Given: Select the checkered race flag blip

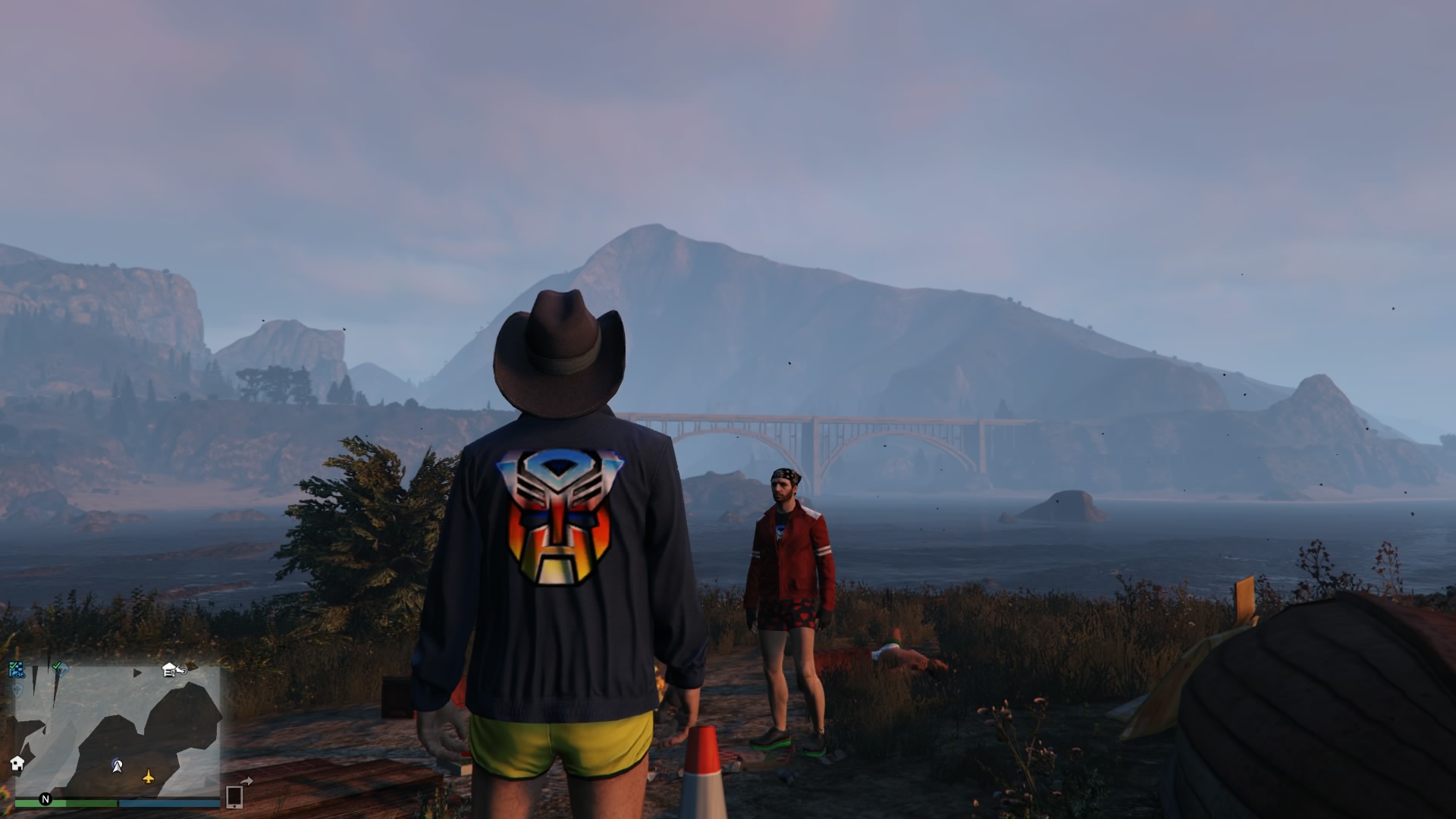Looking at the screenshot, I should 16,670.
